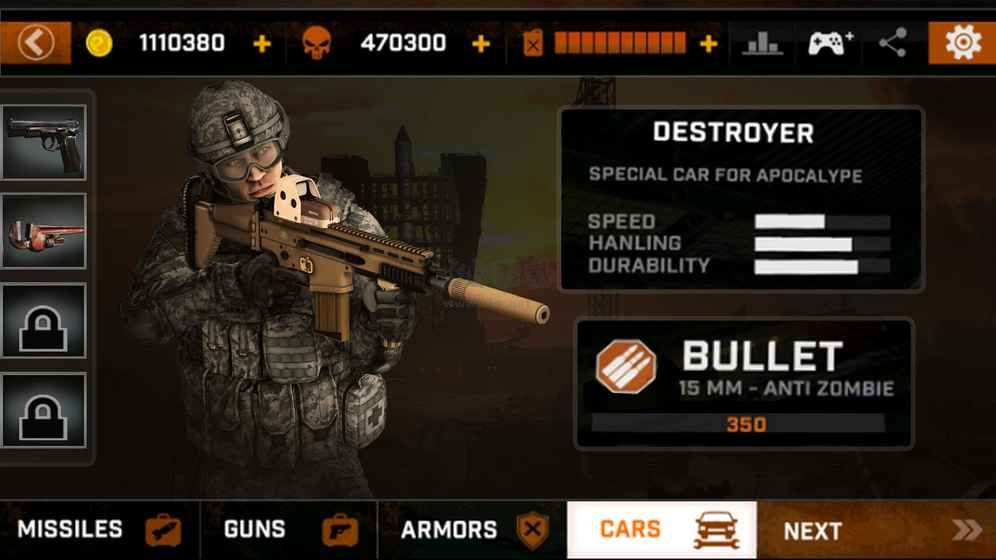The height and width of the screenshot is (560, 996).
Task: Share the game via share icon
Action: [x=892, y=44]
